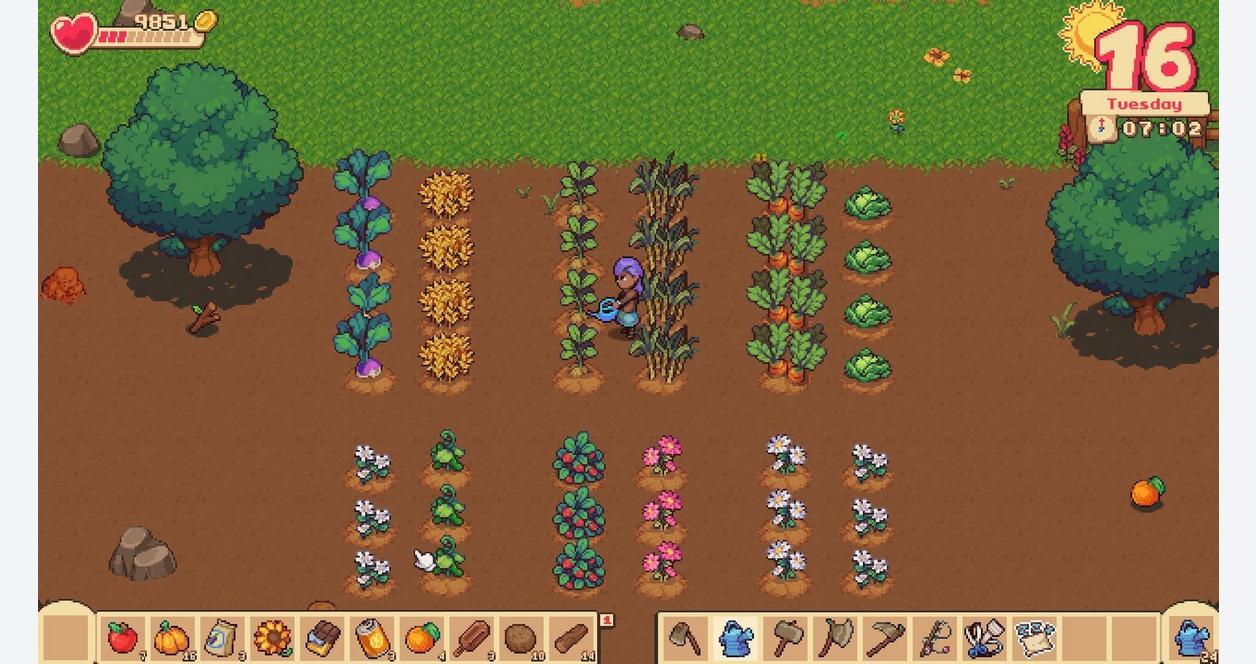Choose the sleeping pillow item
This screenshot has width=1256, height=664.
click(x=1035, y=638)
